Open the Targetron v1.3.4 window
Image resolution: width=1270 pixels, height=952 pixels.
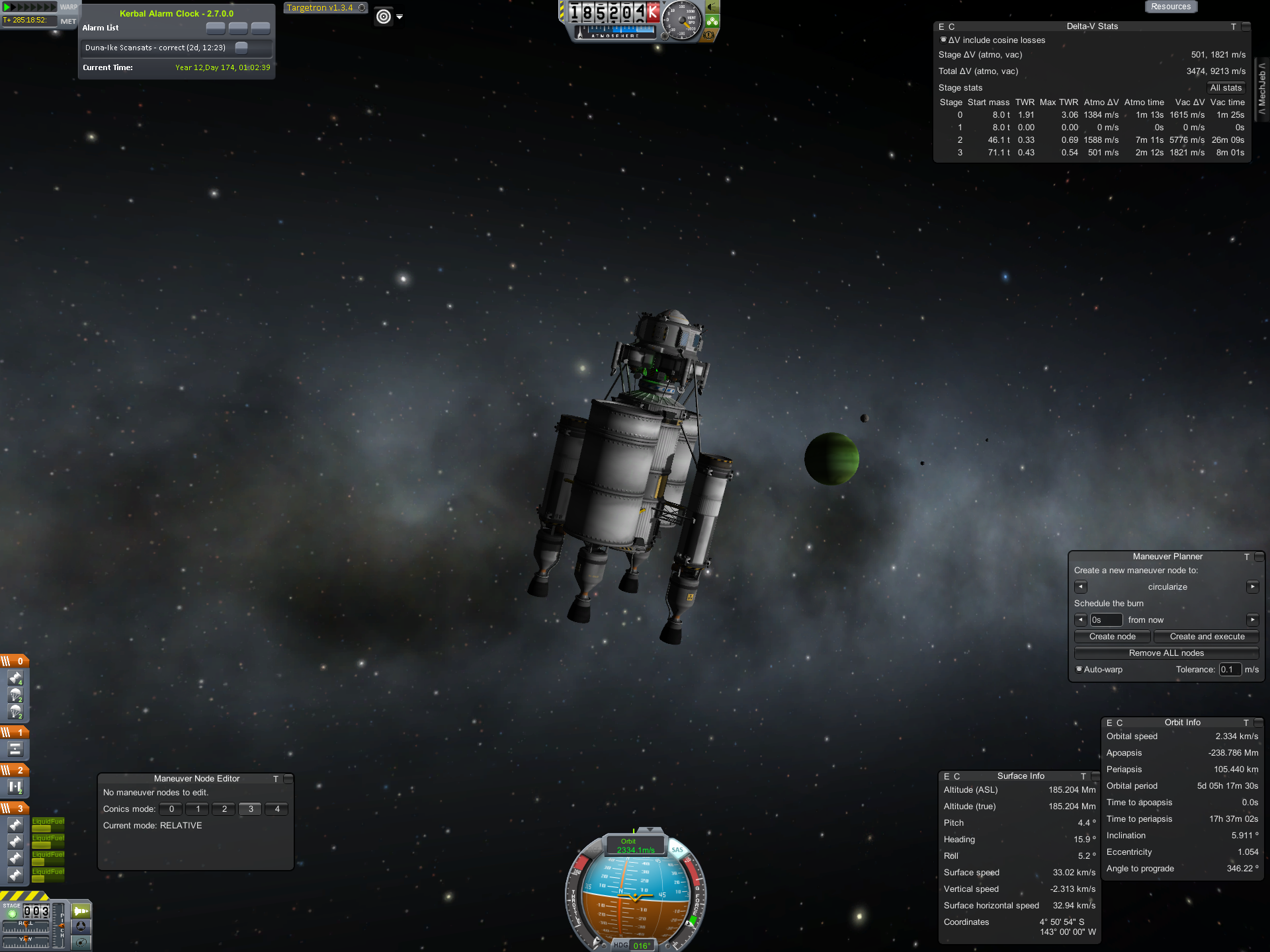pyautogui.click(x=320, y=8)
